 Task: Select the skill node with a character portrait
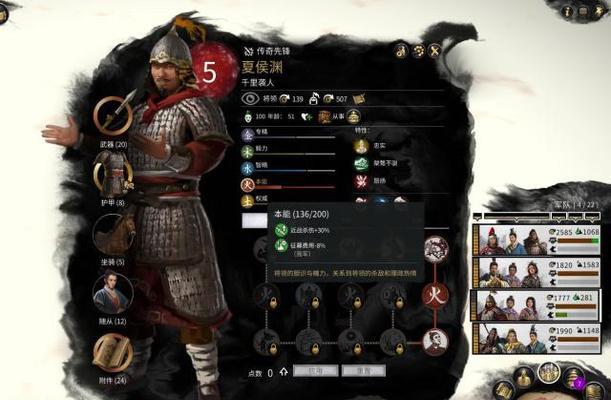point(435,342)
